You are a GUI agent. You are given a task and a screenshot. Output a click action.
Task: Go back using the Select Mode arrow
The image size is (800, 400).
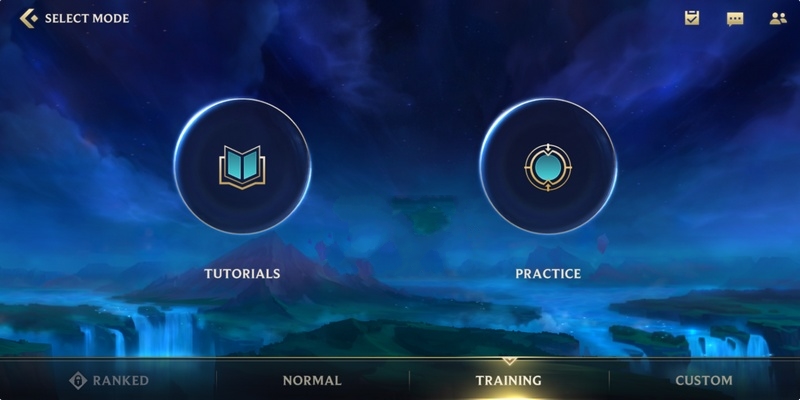tap(28, 18)
